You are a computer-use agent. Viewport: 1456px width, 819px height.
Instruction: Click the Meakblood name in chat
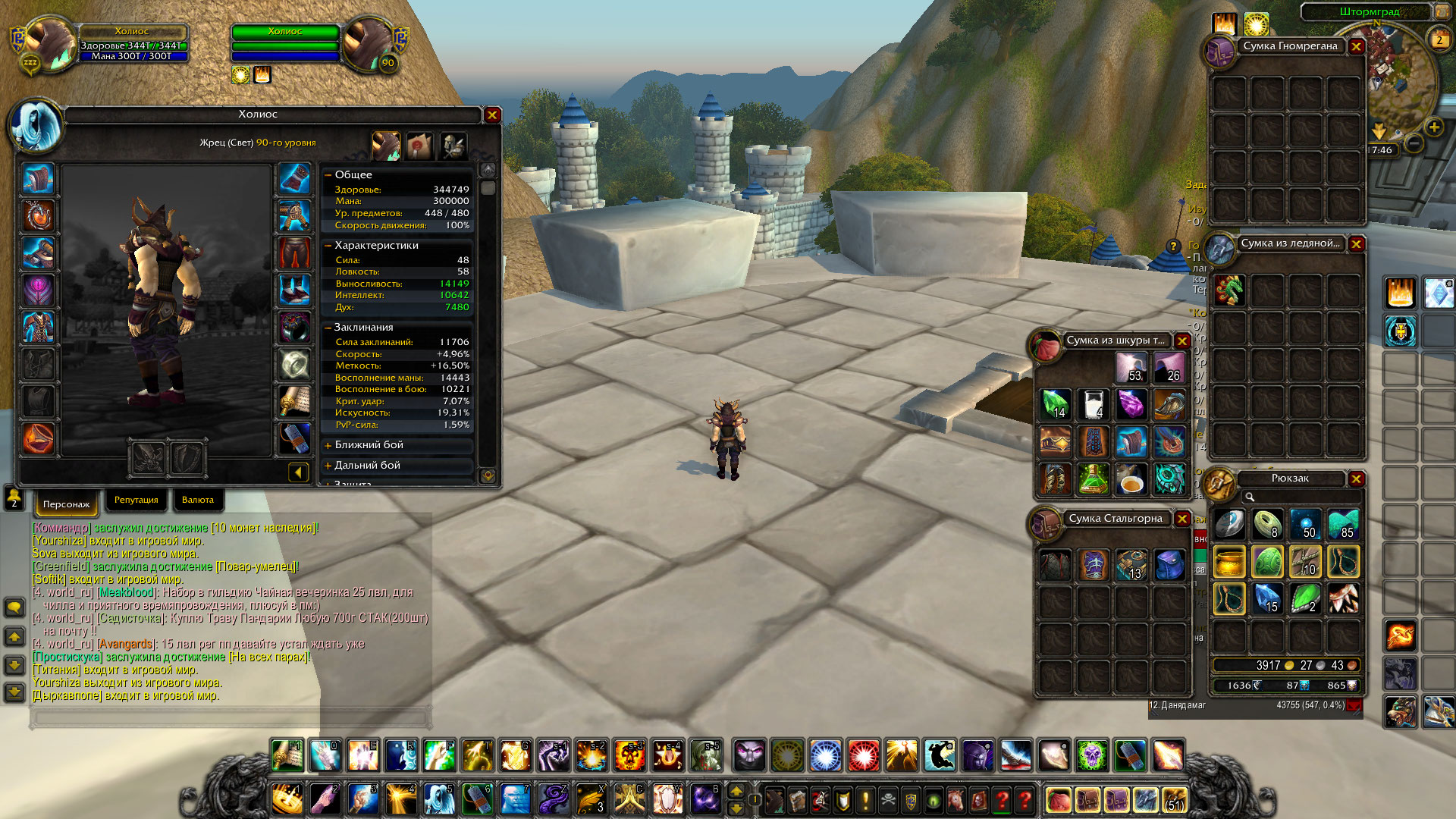pyautogui.click(x=126, y=592)
